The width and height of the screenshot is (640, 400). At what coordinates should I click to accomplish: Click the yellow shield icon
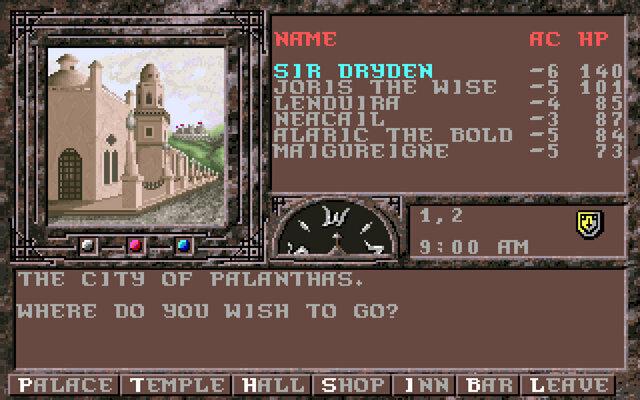point(589,224)
